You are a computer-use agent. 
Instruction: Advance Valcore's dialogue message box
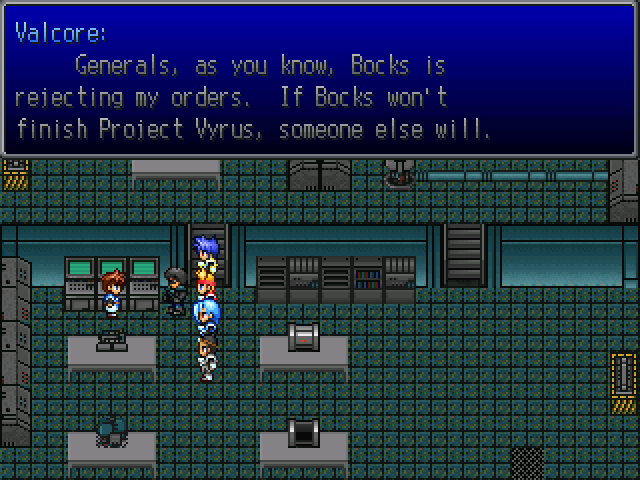point(320,80)
